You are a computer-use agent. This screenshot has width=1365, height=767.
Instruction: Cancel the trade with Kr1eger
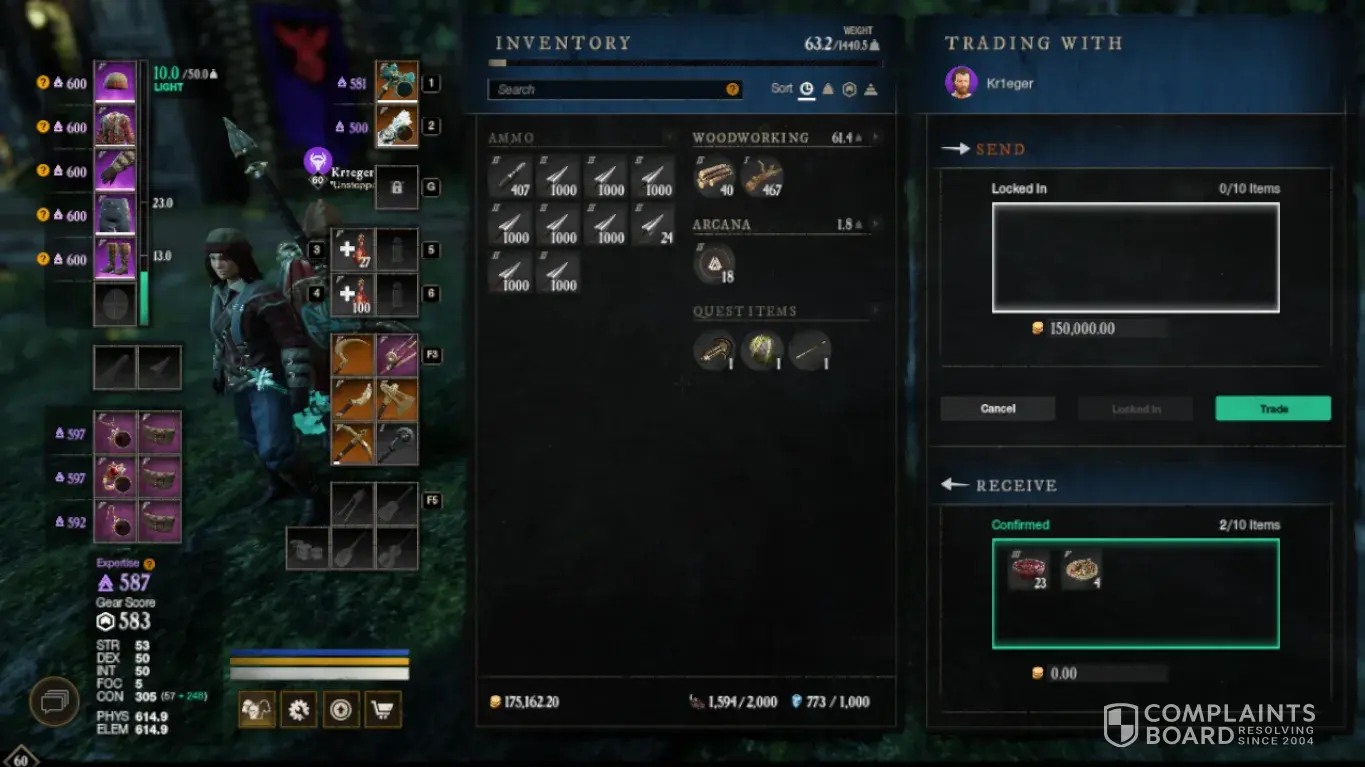pos(997,408)
